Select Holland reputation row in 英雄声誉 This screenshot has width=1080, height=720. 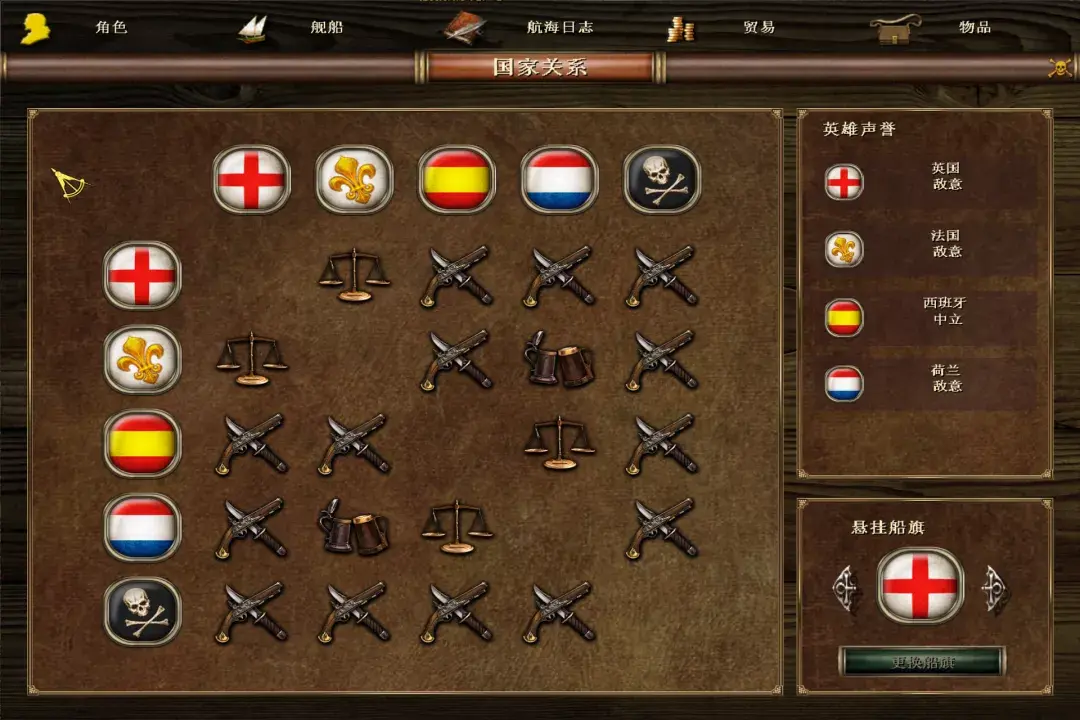tap(924, 383)
